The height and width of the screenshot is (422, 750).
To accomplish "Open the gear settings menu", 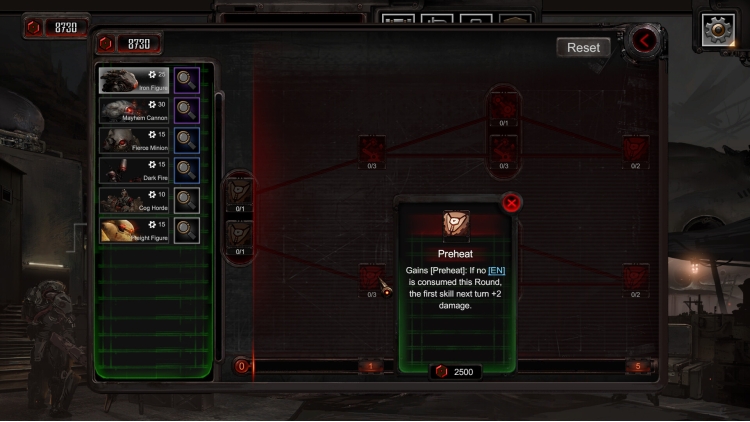I will point(718,30).
